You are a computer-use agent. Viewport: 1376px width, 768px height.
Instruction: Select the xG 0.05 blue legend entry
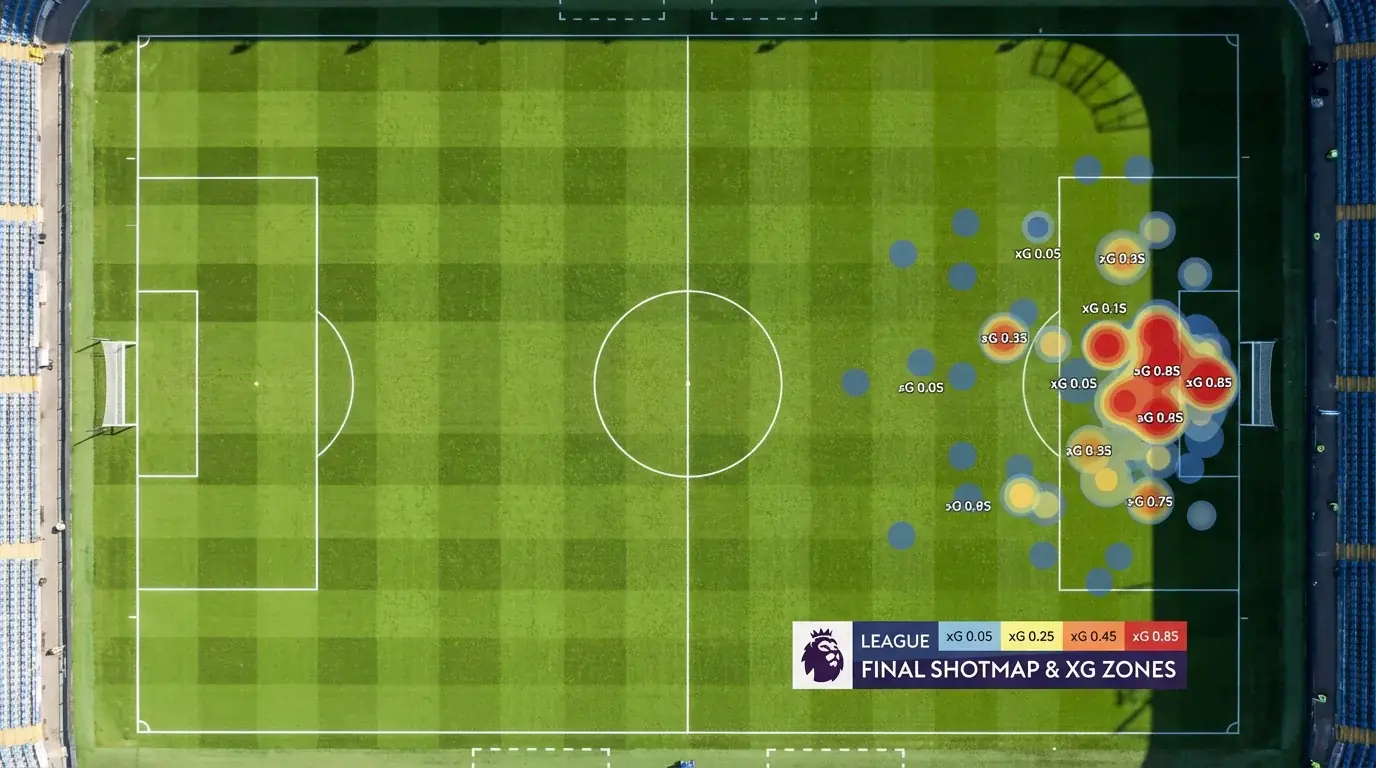tap(969, 637)
